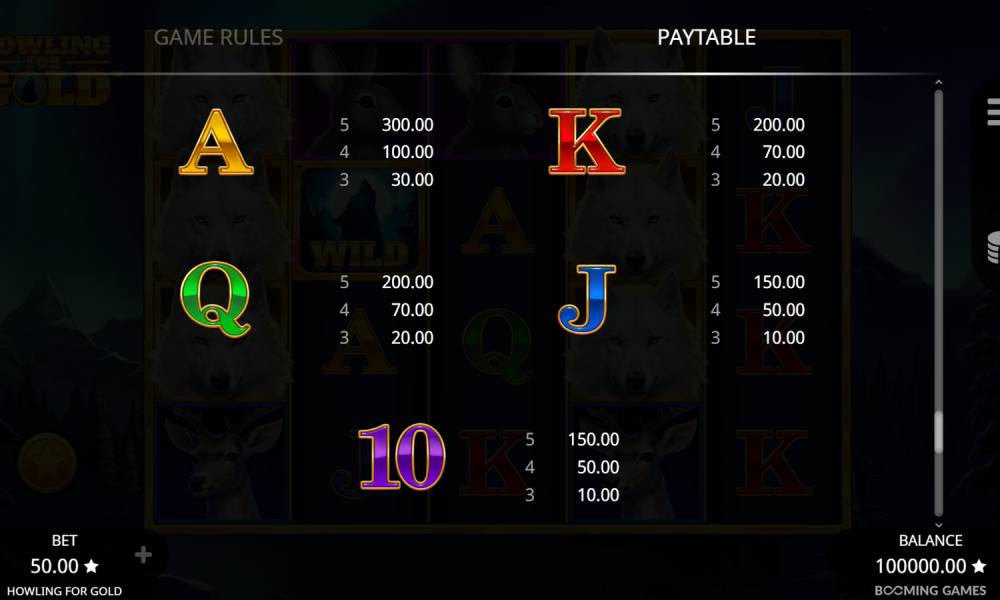
Task: Increase the bet with the plus button
Action: pyautogui.click(x=143, y=555)
